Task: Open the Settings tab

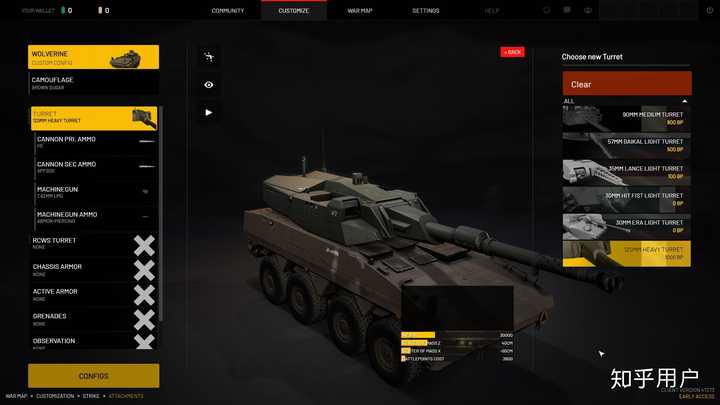Action: (x=425, y=10)
